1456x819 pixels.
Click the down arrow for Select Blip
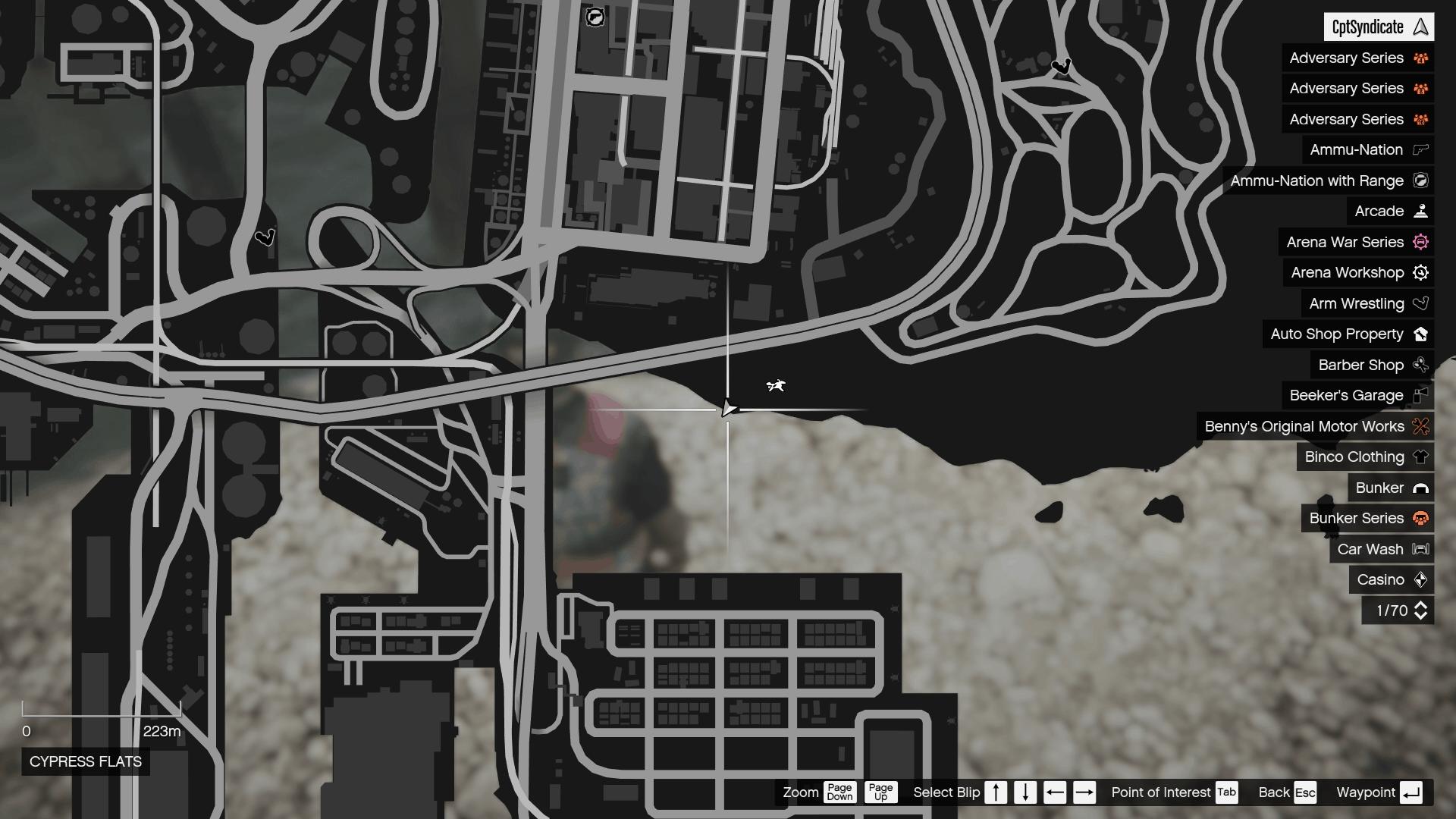tap(1025, 792)
